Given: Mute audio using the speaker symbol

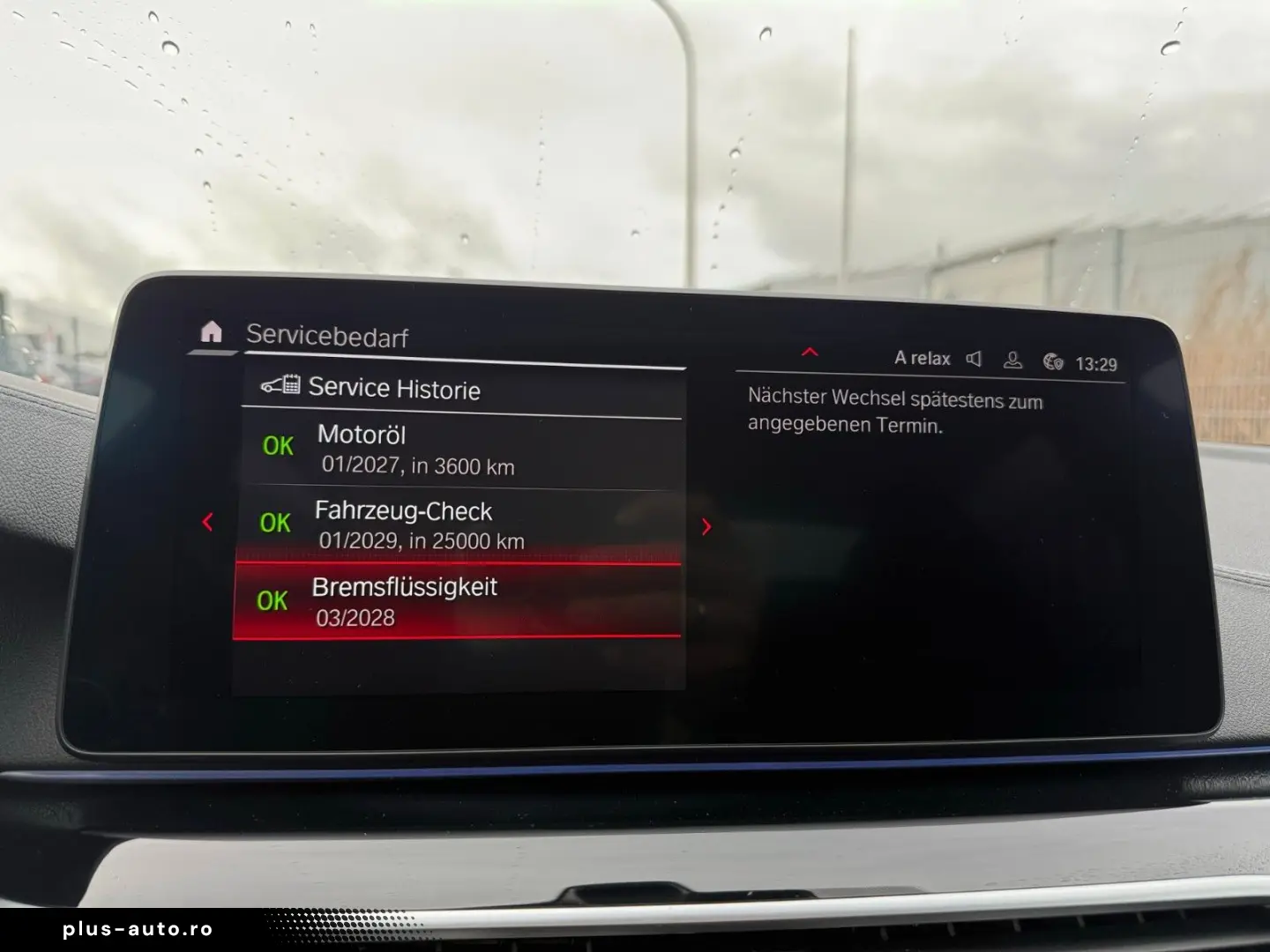Looking at the screenshot, I should pyautogui.click(x=974, y=358).
